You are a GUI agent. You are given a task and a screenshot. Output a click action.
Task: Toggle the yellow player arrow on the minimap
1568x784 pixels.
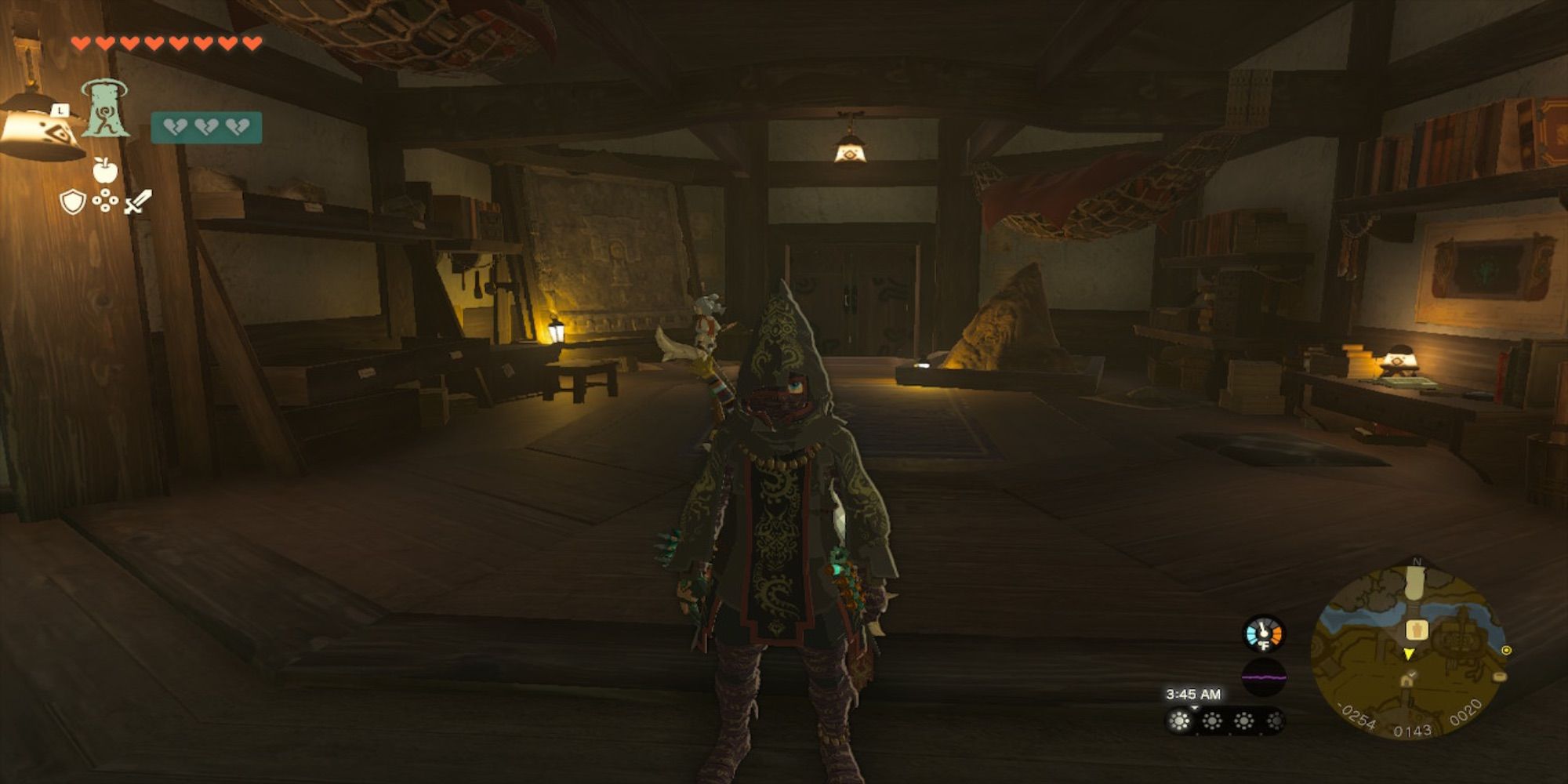pyautogui.click(x=1408, y=653)
